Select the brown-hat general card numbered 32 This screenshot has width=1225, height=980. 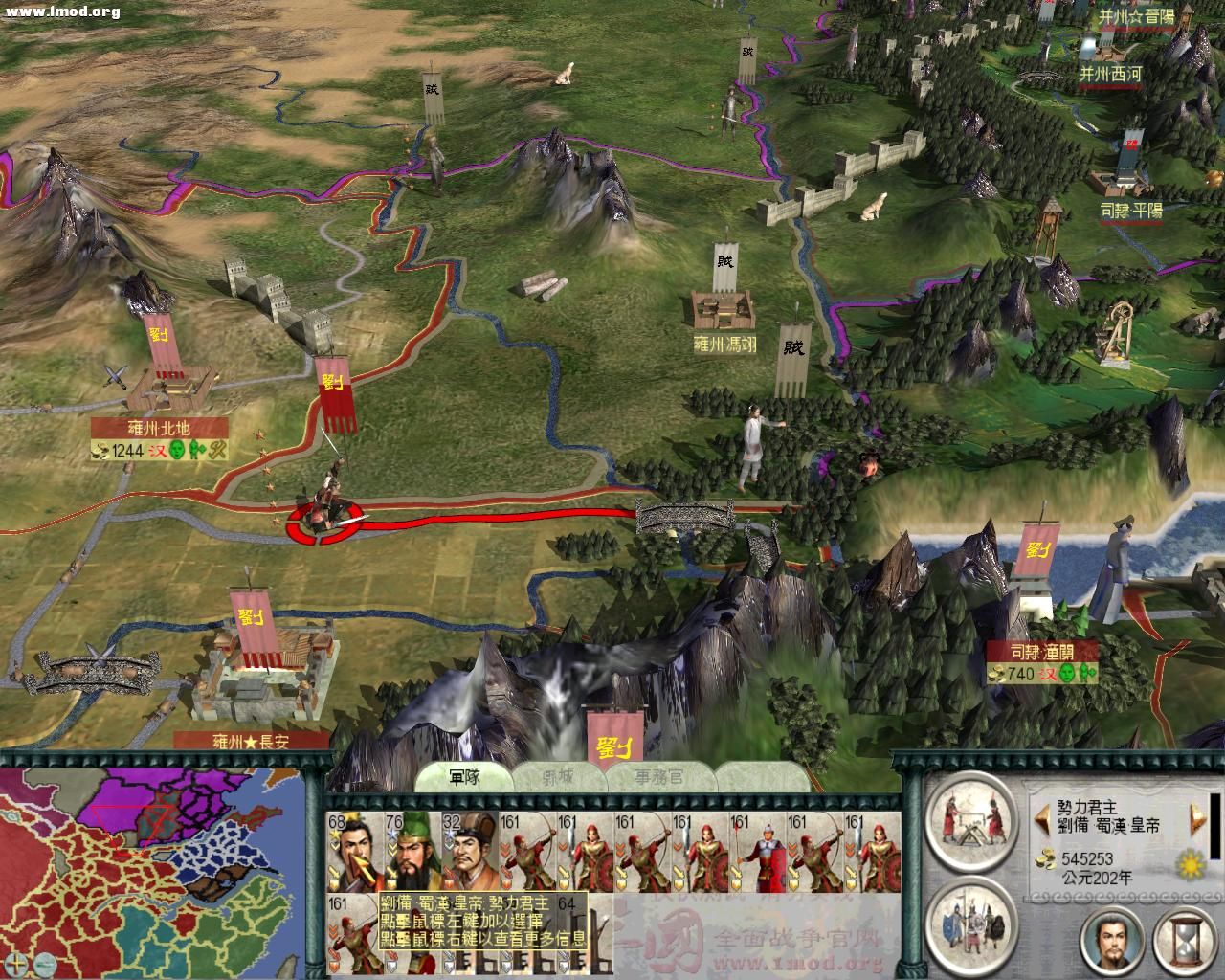coord(470,852)
